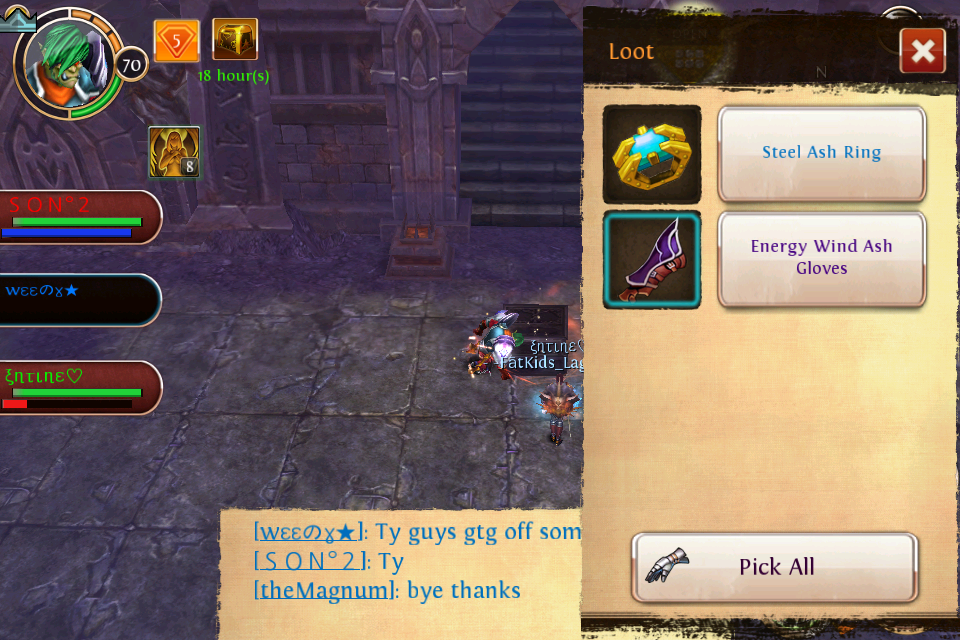
Task: Select the purple gloves item icon
Action: [652, 259]
